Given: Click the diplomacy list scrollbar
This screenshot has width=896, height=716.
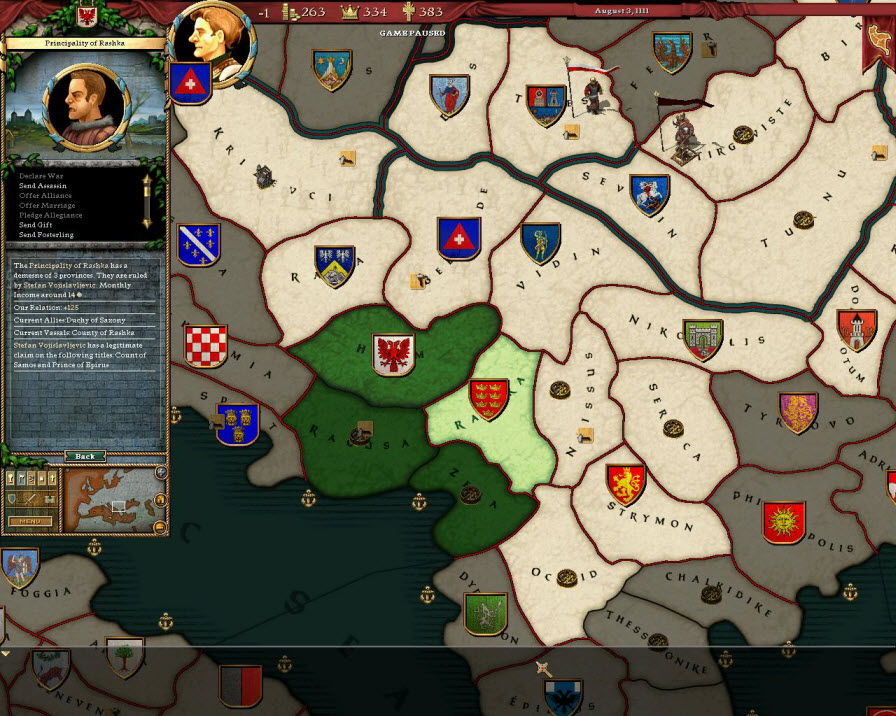Looking at the screenshot, I should point(146,200).
